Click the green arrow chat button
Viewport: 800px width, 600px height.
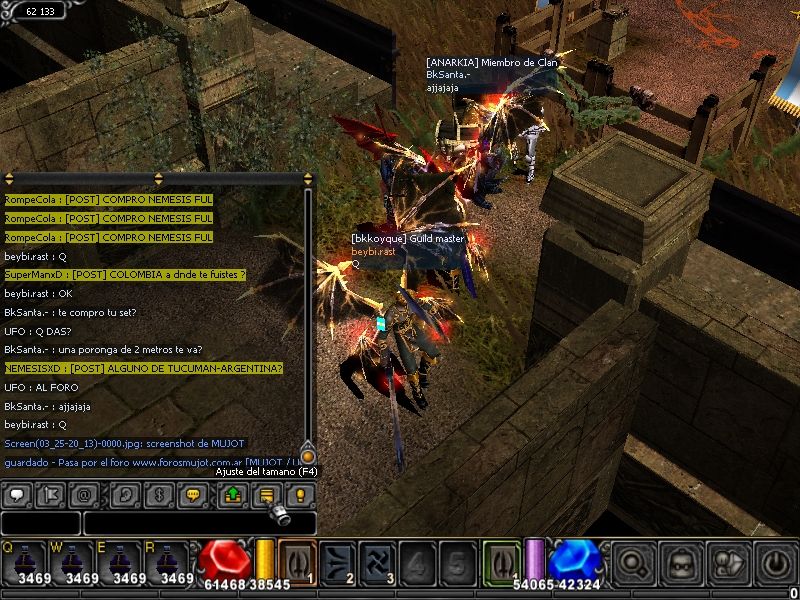point(232,494)
